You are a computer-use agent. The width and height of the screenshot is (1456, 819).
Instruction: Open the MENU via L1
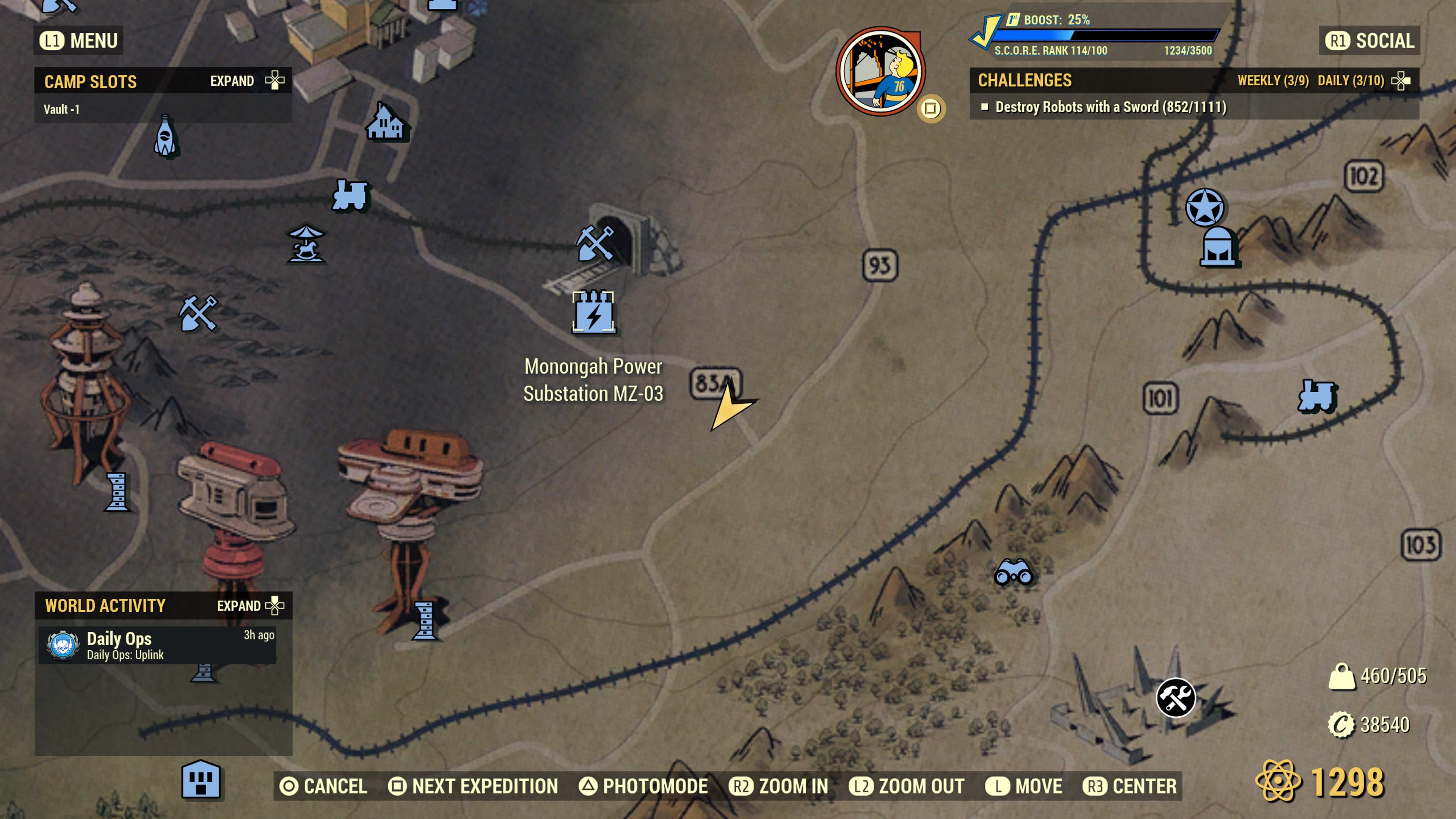click(x=78, y=40)
